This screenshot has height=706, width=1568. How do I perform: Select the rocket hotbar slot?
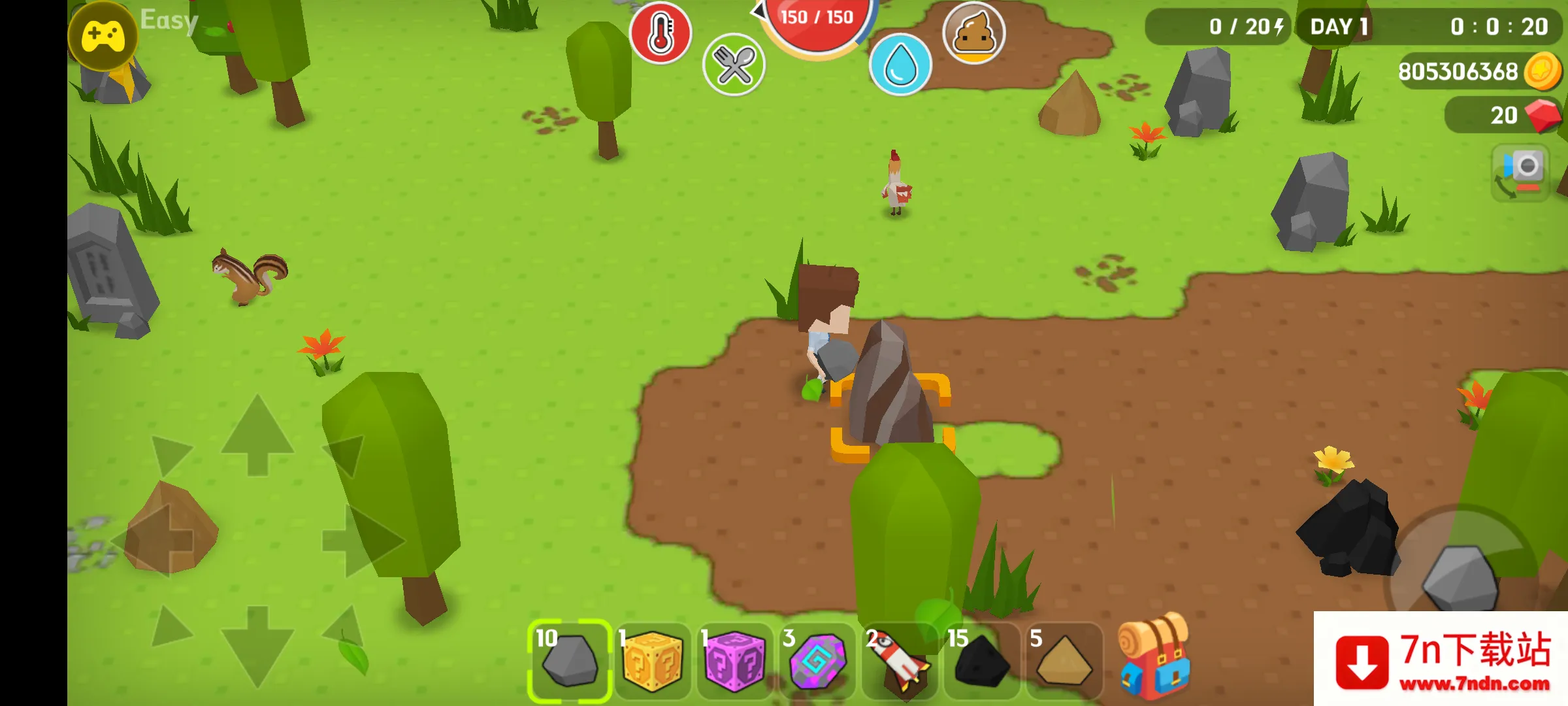(x=899, y=660)
